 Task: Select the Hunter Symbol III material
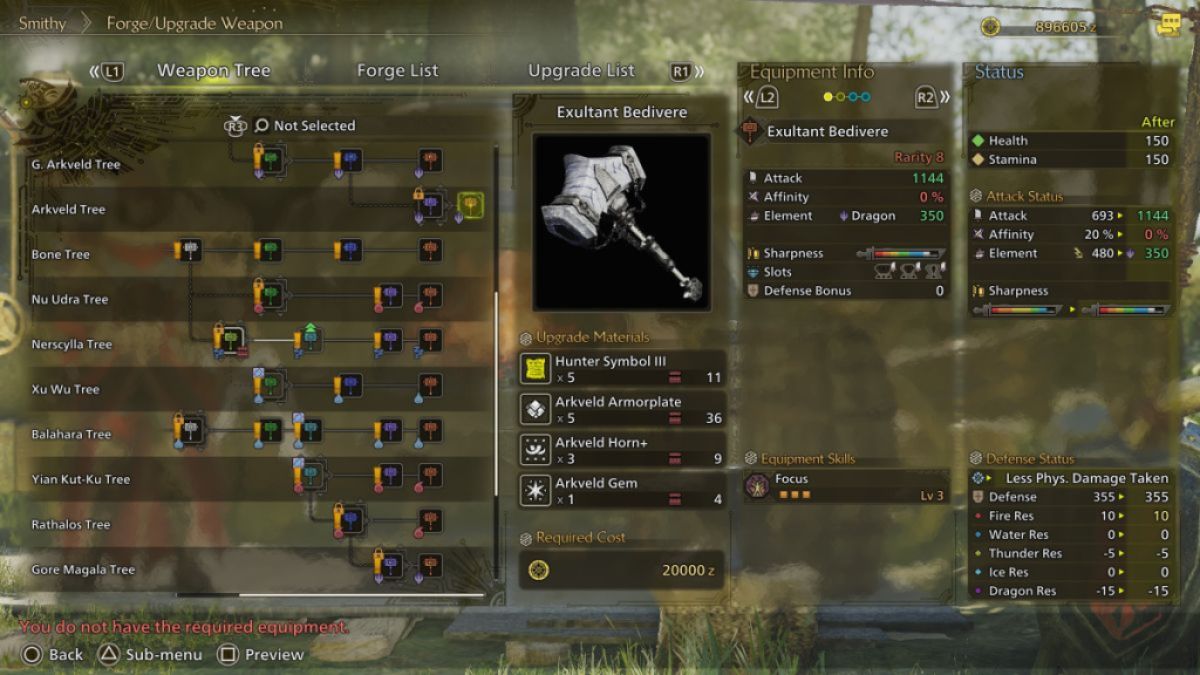click(622, 369)
